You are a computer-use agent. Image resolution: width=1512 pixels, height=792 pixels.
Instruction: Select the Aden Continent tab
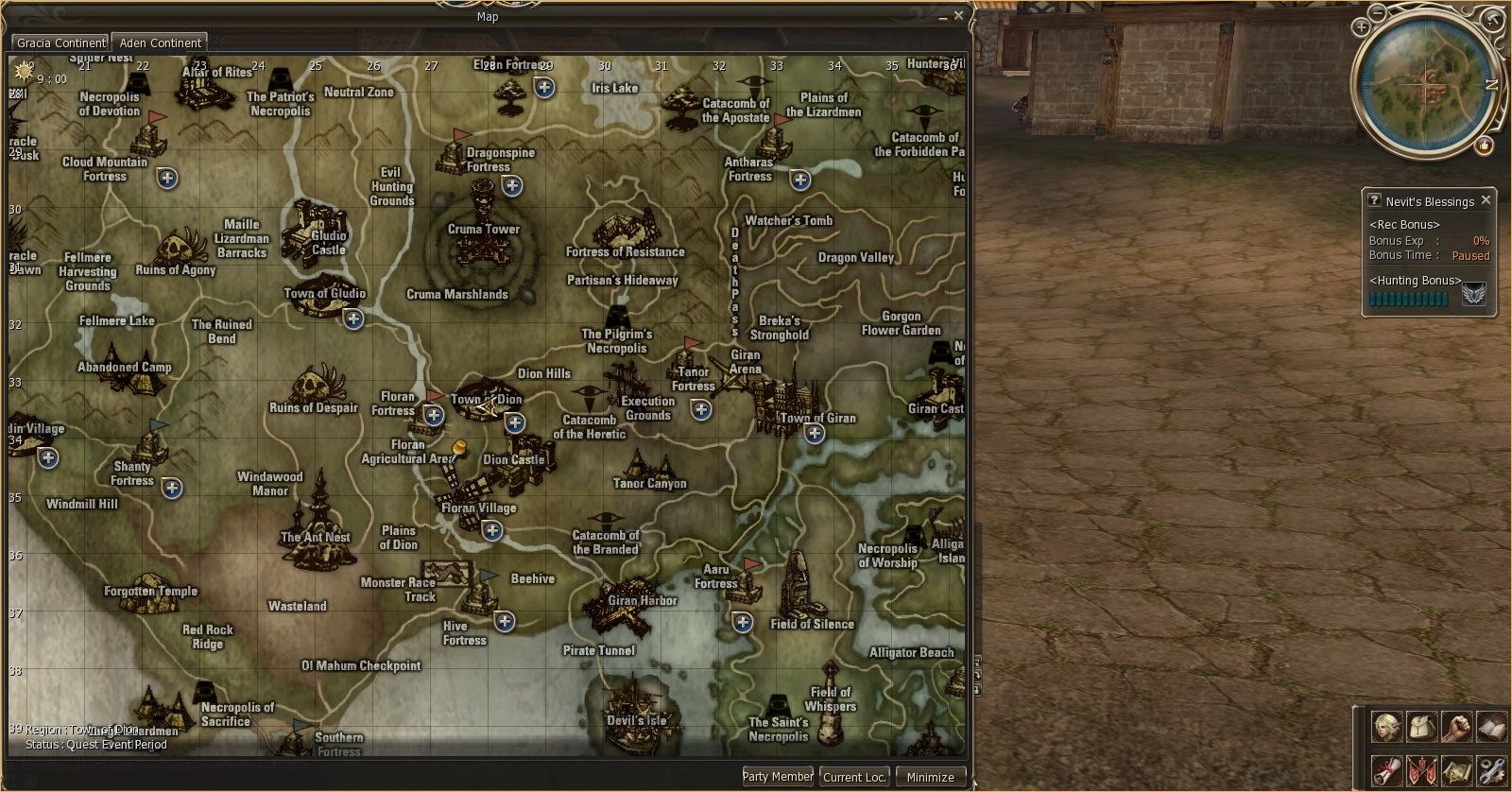pos(160,43)
